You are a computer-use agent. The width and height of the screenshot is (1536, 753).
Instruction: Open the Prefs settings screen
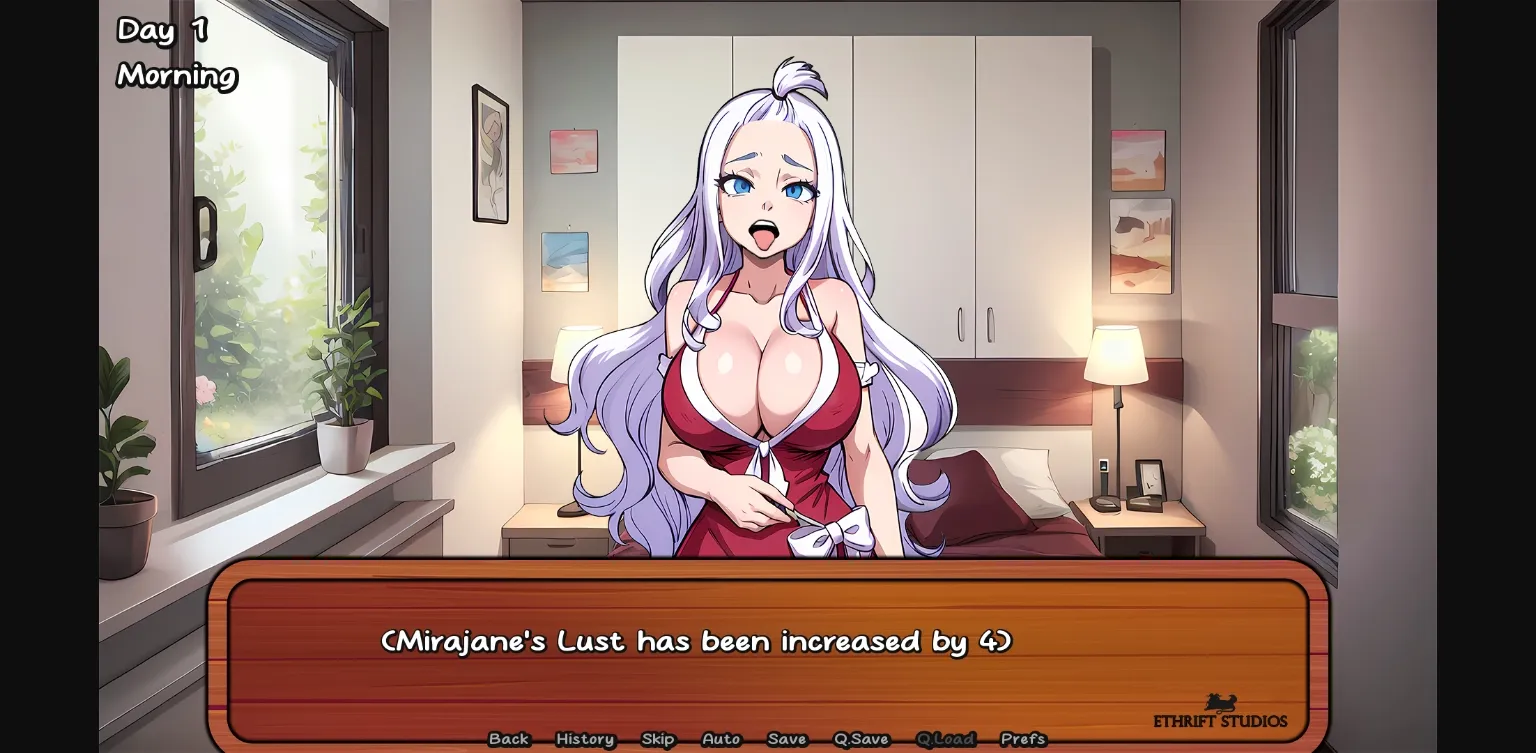1024,739
